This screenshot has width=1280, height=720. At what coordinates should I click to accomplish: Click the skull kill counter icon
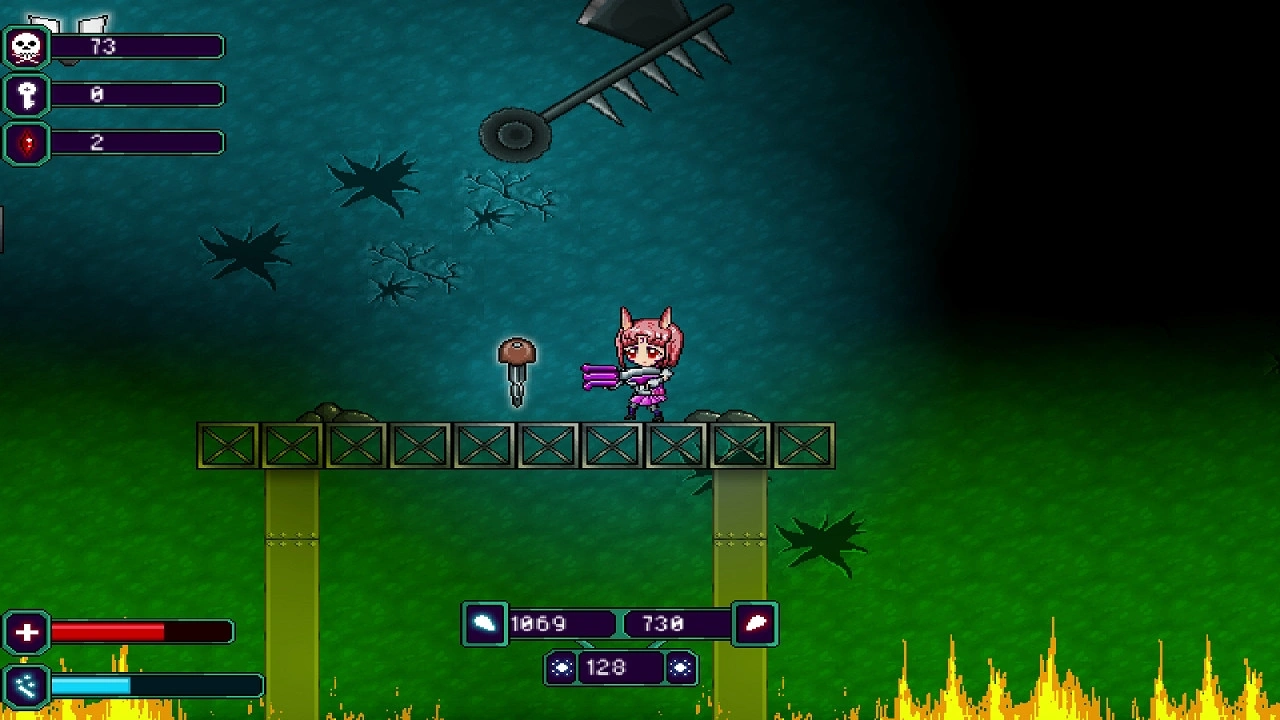[27, 47]
